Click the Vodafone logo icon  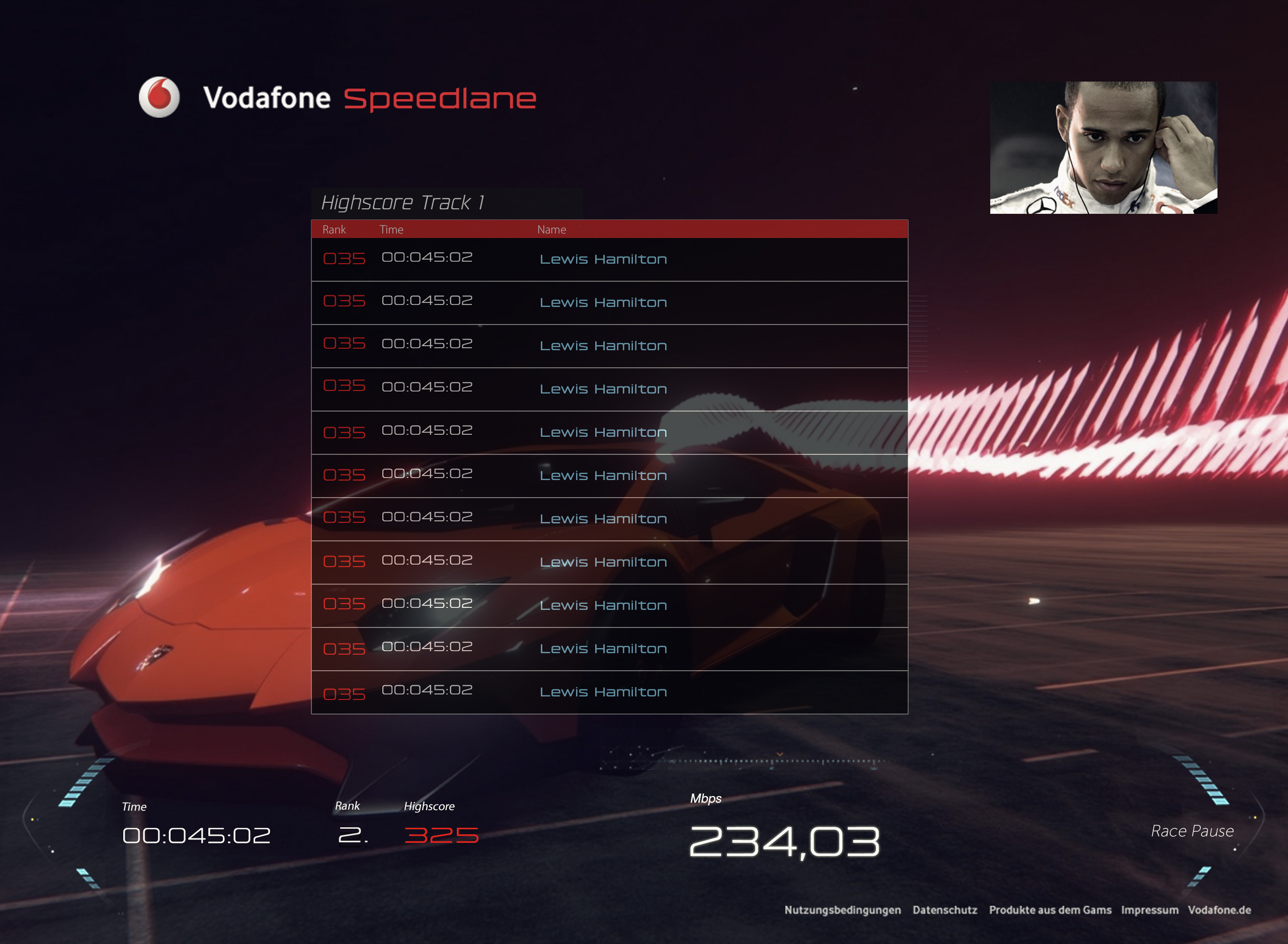tap(159, 97)
